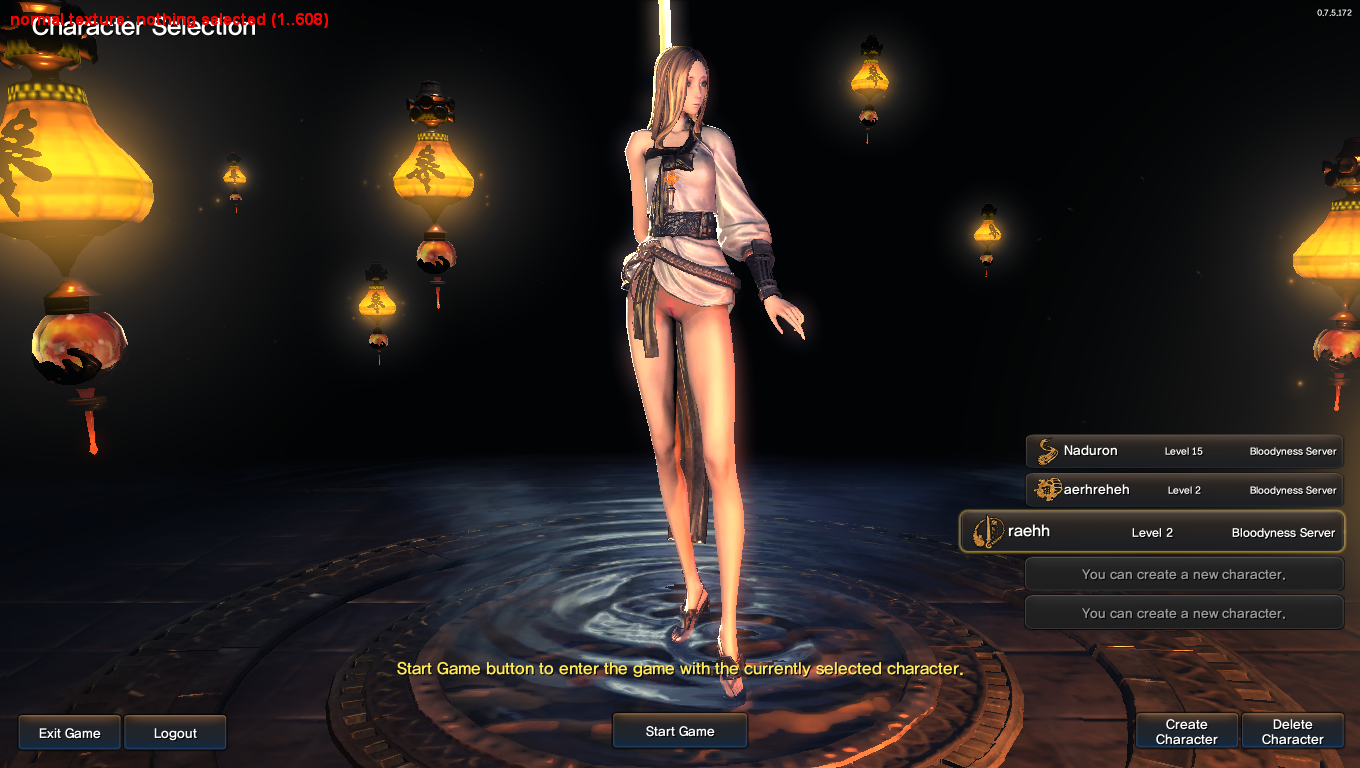Delete the selected character
This screenshot has width=1360, height=768.
point(1292,732)
